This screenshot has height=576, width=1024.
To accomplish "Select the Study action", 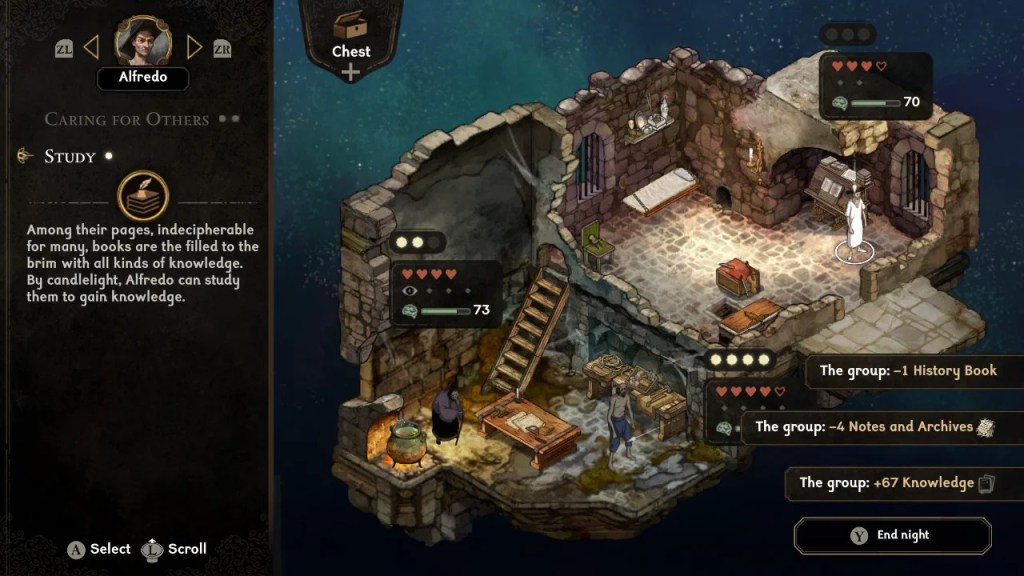I will (x=70, y=156).
